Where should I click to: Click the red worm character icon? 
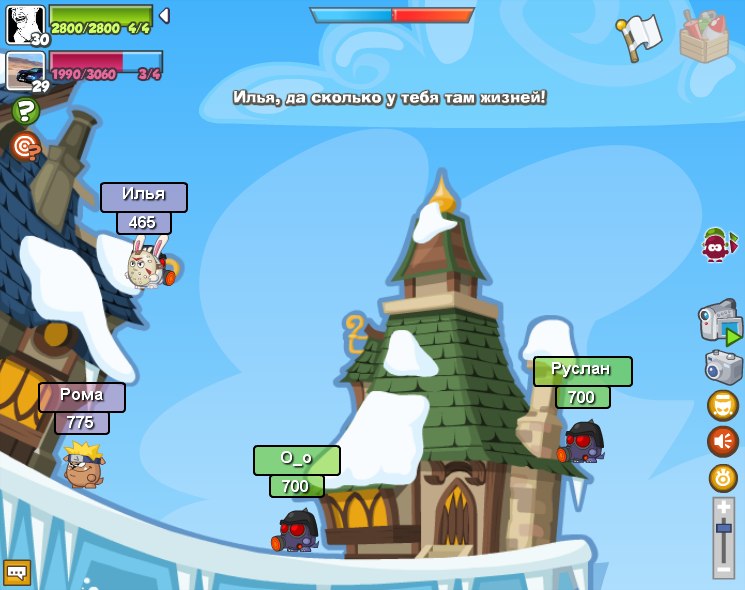[716, 244]
